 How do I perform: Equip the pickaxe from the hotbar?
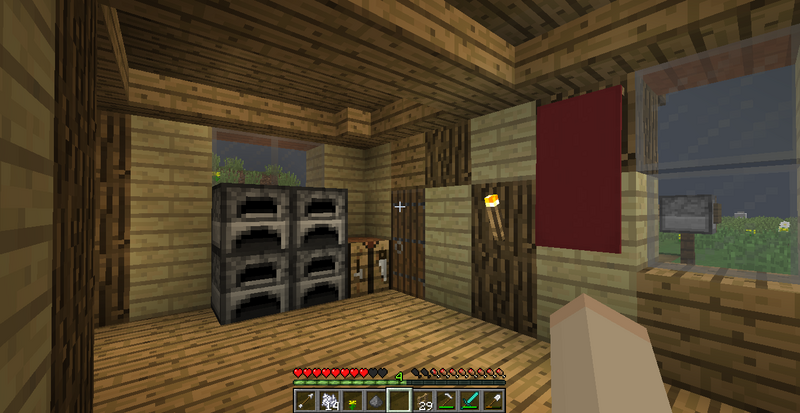(x=447, y=401)
